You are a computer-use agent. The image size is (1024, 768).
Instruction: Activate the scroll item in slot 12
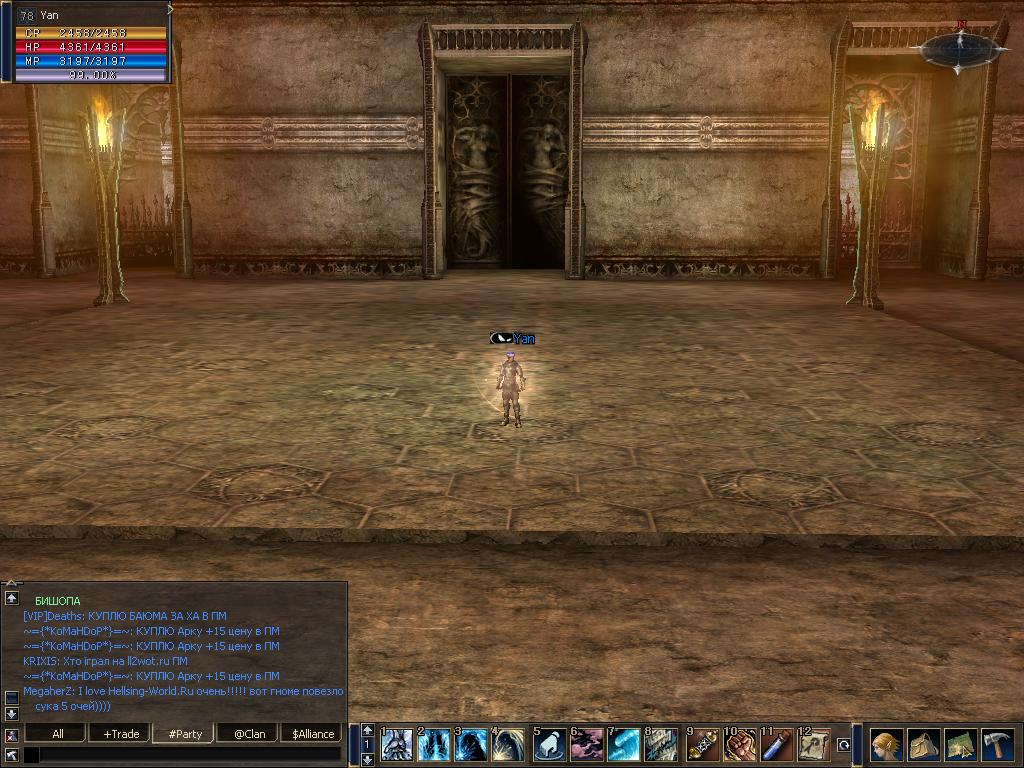(x=813, y=745)
